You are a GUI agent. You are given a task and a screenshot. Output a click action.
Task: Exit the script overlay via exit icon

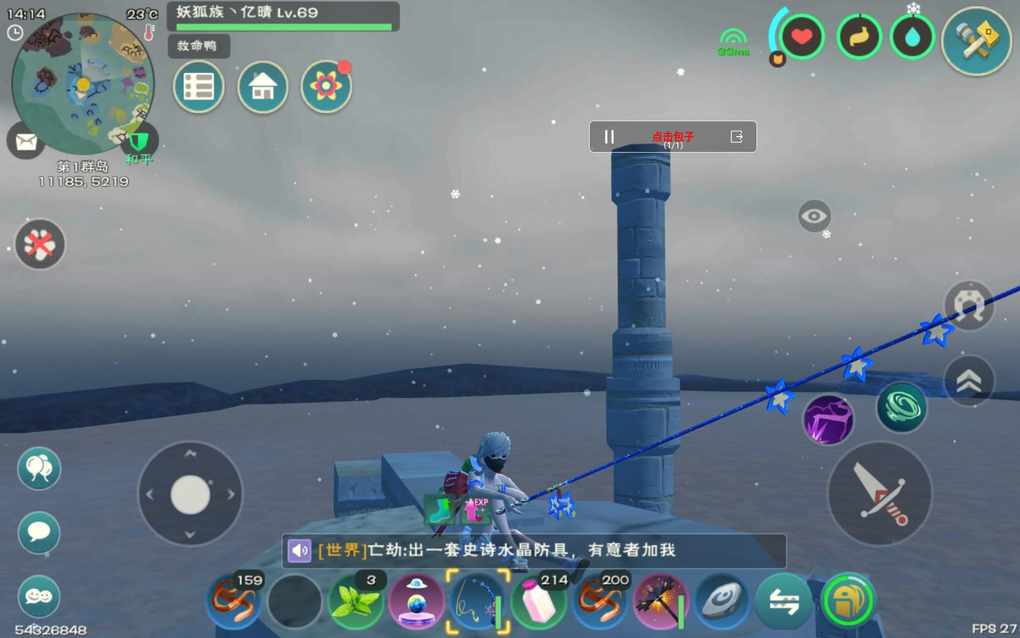737,137
